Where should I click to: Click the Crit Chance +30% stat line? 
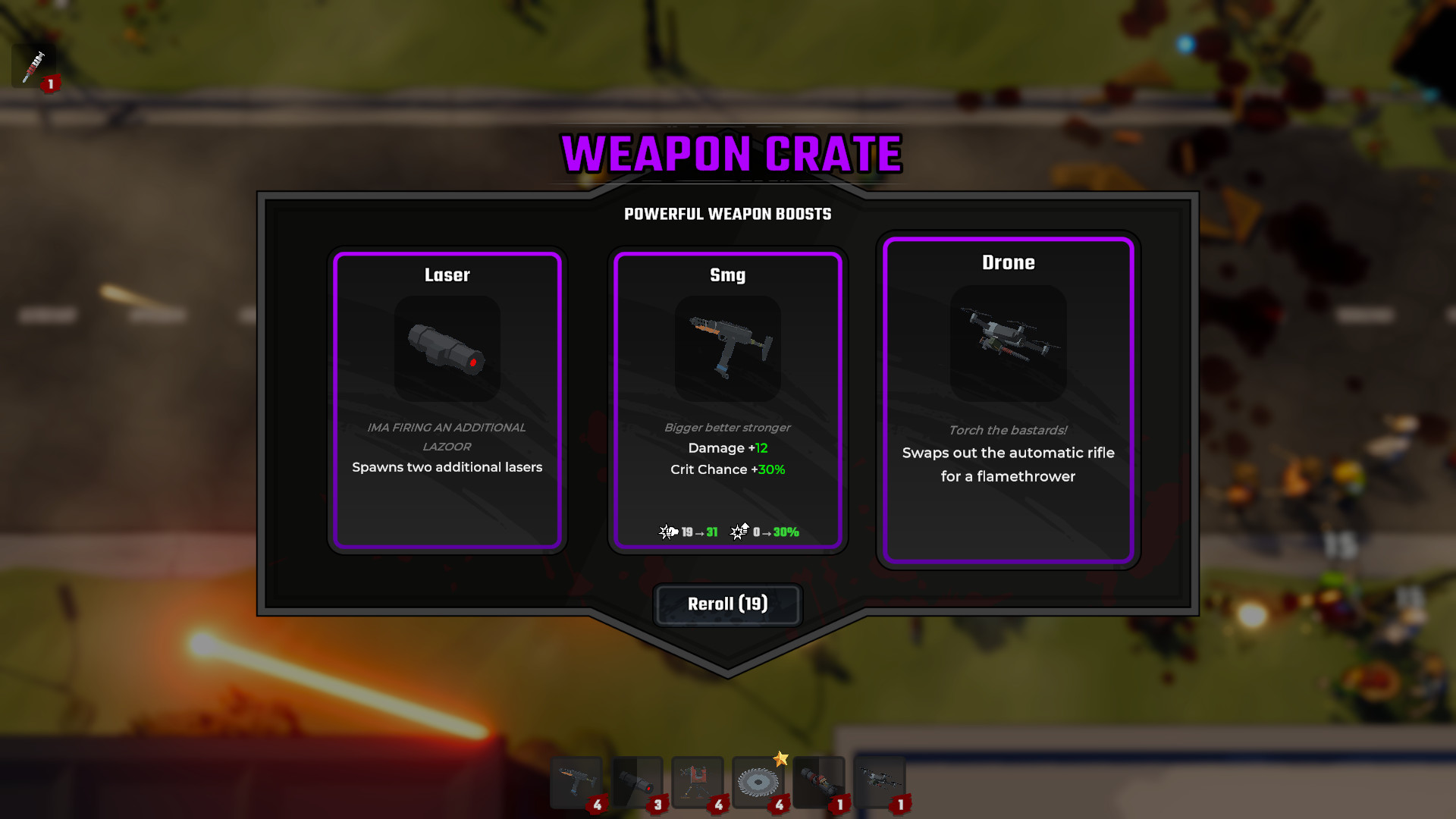point(726,469)
